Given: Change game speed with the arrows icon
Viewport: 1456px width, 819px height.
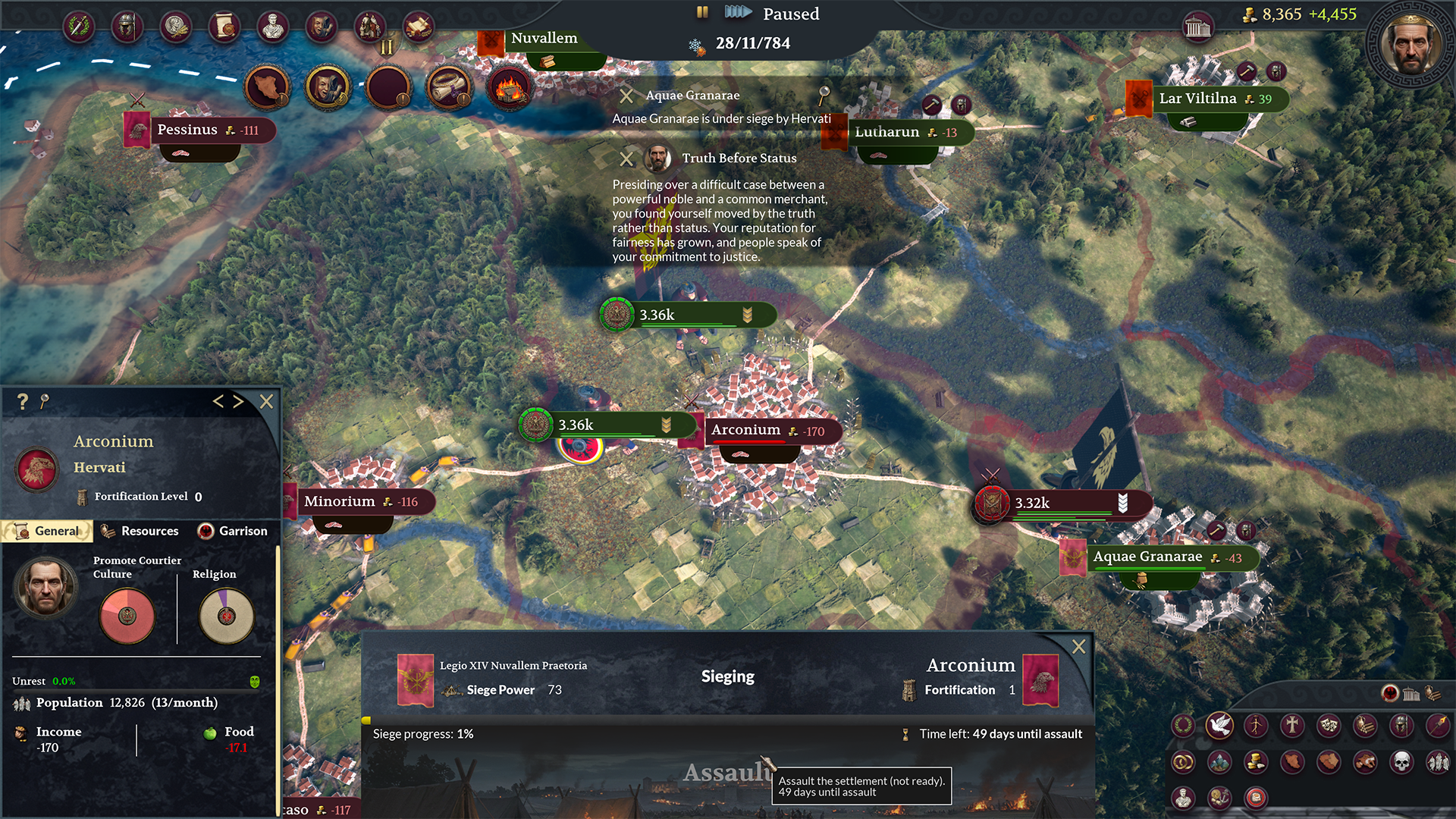Looking at the screenshot, I should tap(737, 13).
